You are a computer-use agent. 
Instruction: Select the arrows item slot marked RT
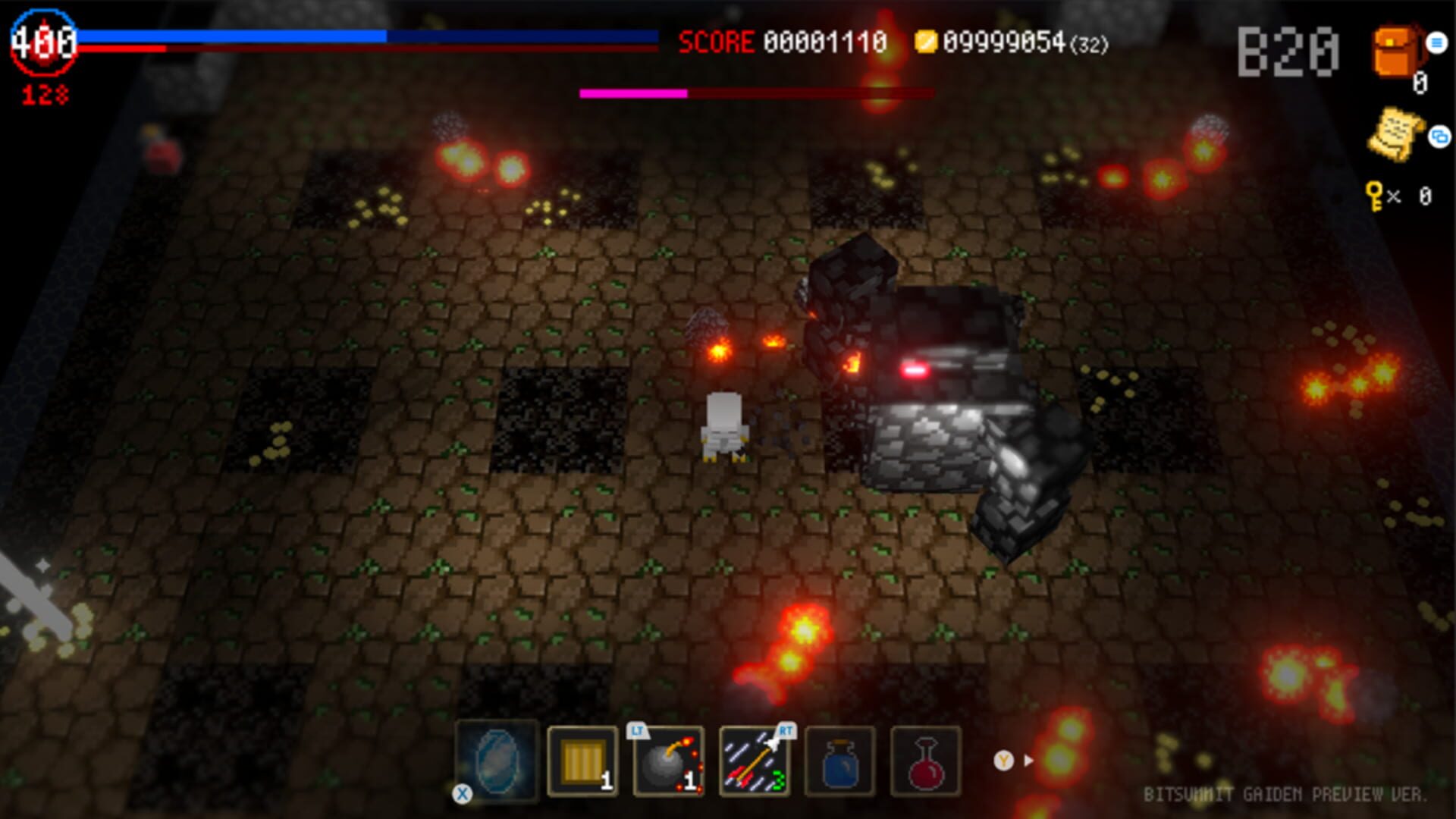[x=755, y=761]
